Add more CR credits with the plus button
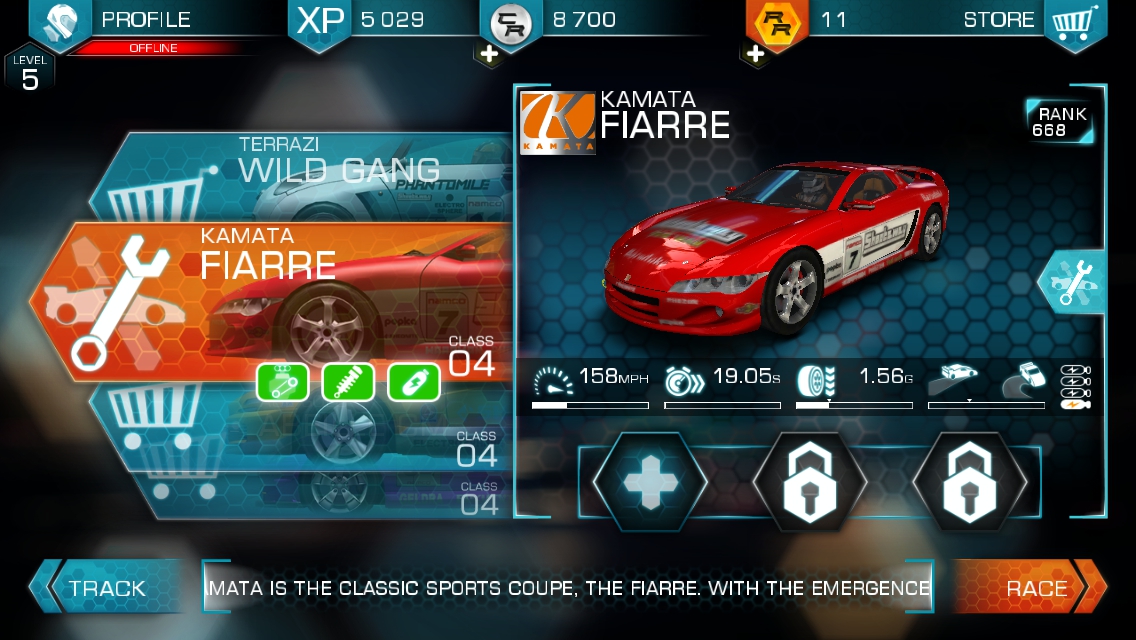 pyautogui.click(x=490, y=54)
